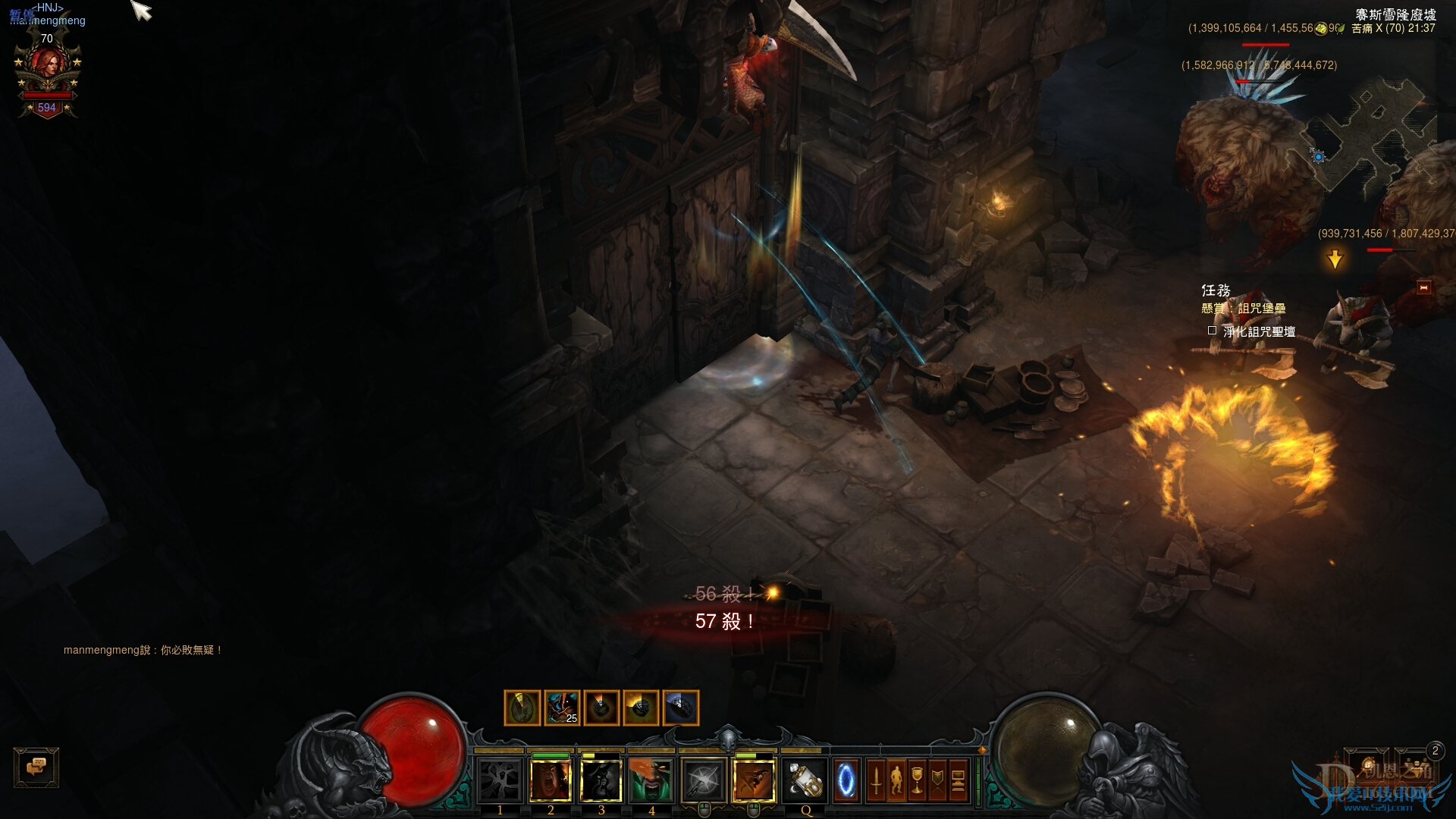
Task: Click the shield banner menu button
Action: pos(937,780)
